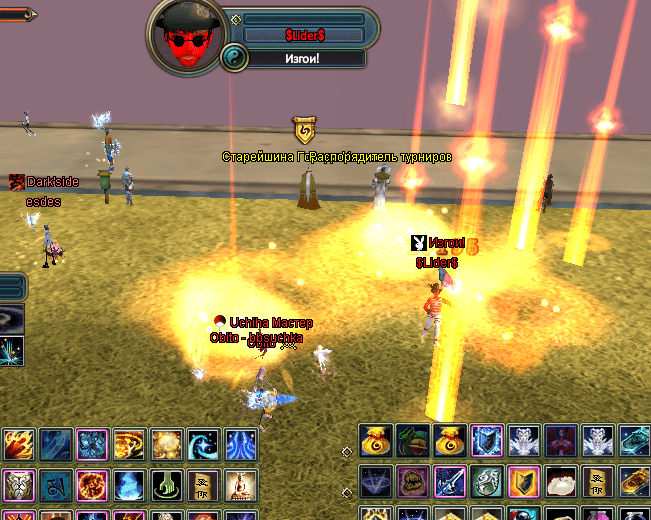Viewport: 651px width, 520px height.
Task: Use the silver sword skill
Action: coord(449,481)
